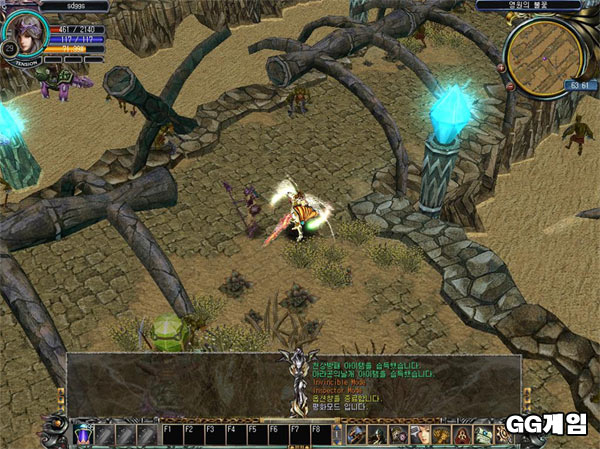The height and width of the screenshot is (449, 600).
Task: Select the F1 hotkey slot
Action: point(171,434)
